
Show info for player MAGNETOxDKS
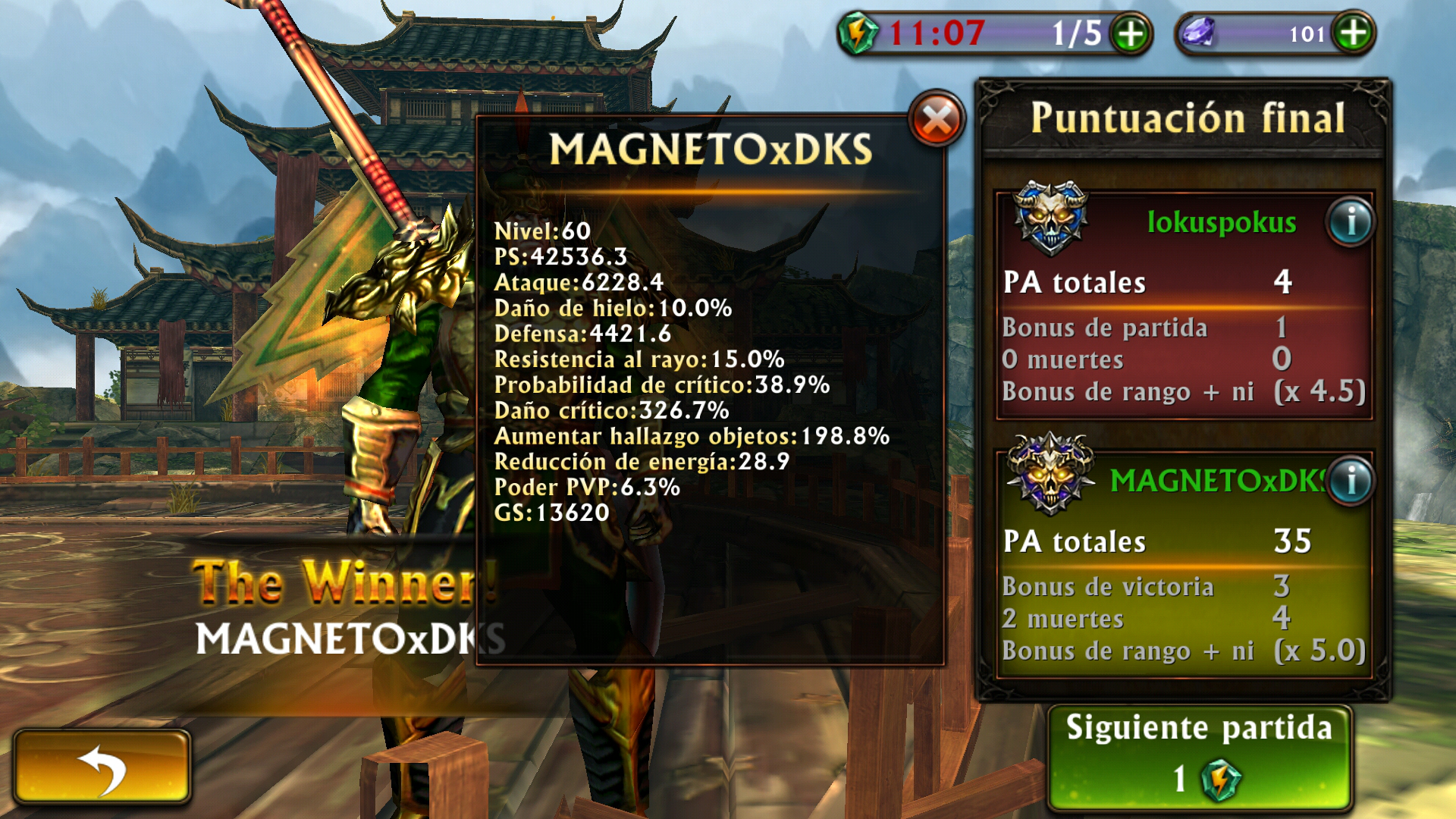[1351, 481]
